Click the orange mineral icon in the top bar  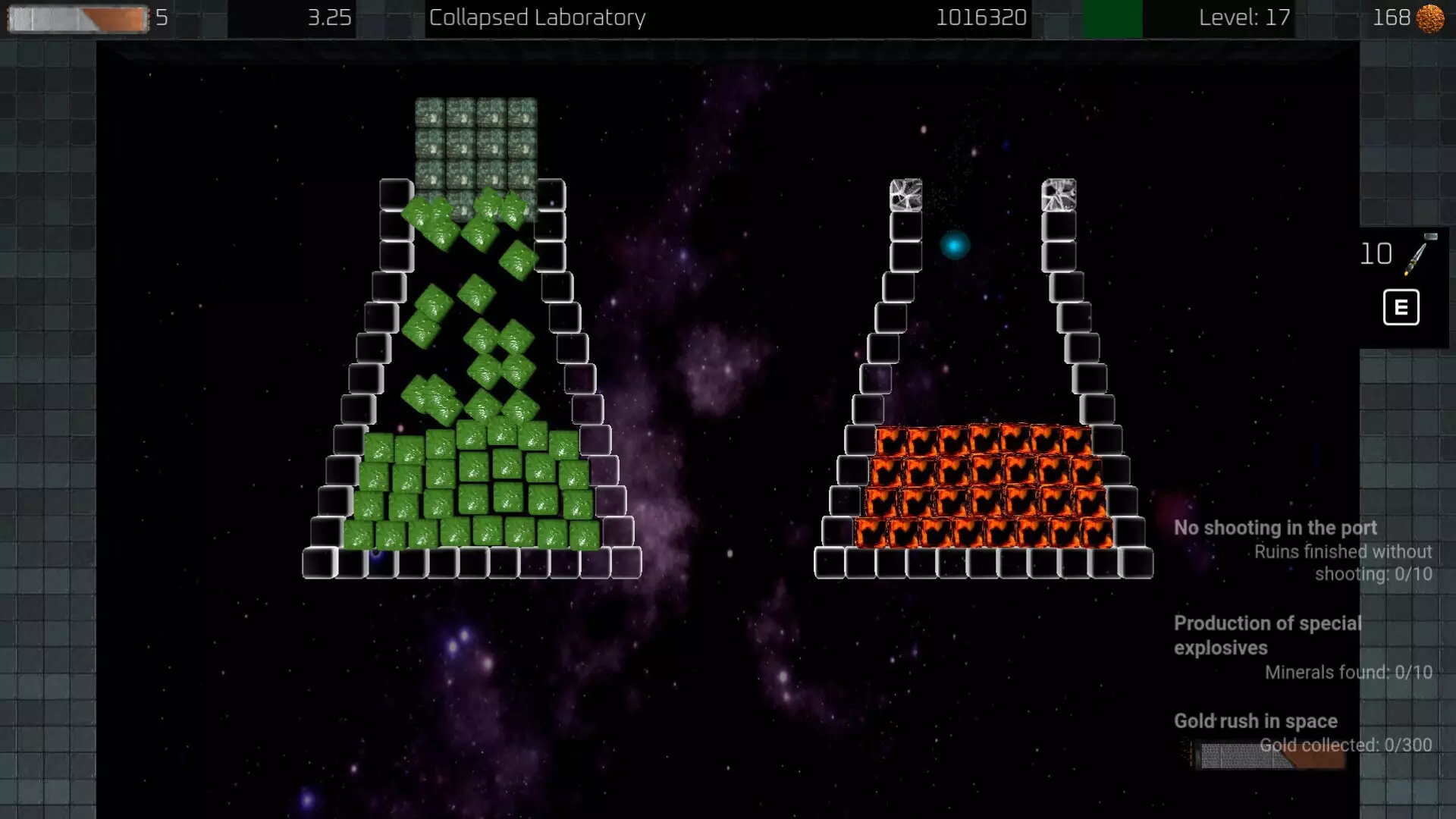(x=1429, y=17)
